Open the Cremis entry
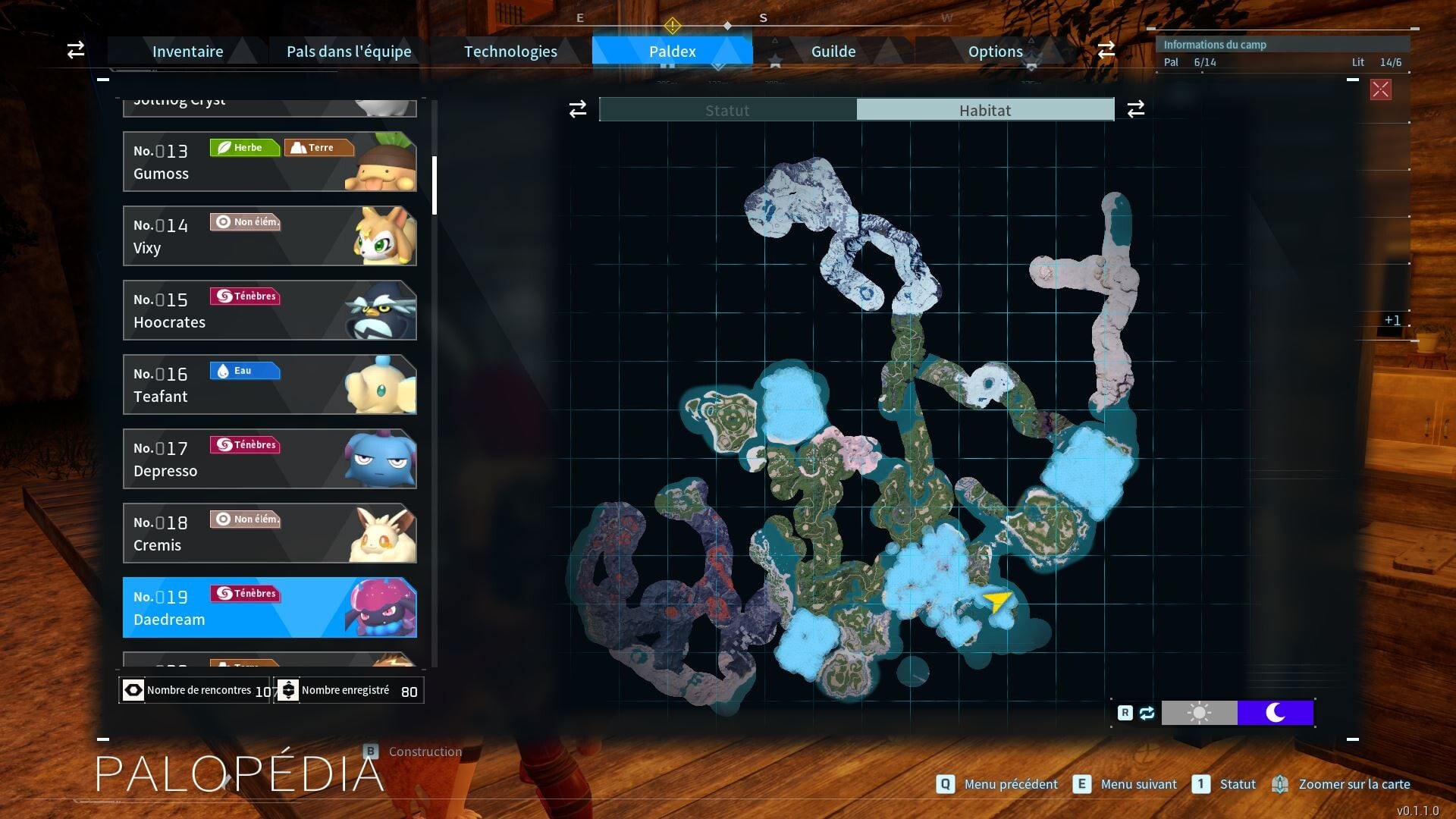Viewport: 1456px width, 819px height. (269, 533)
